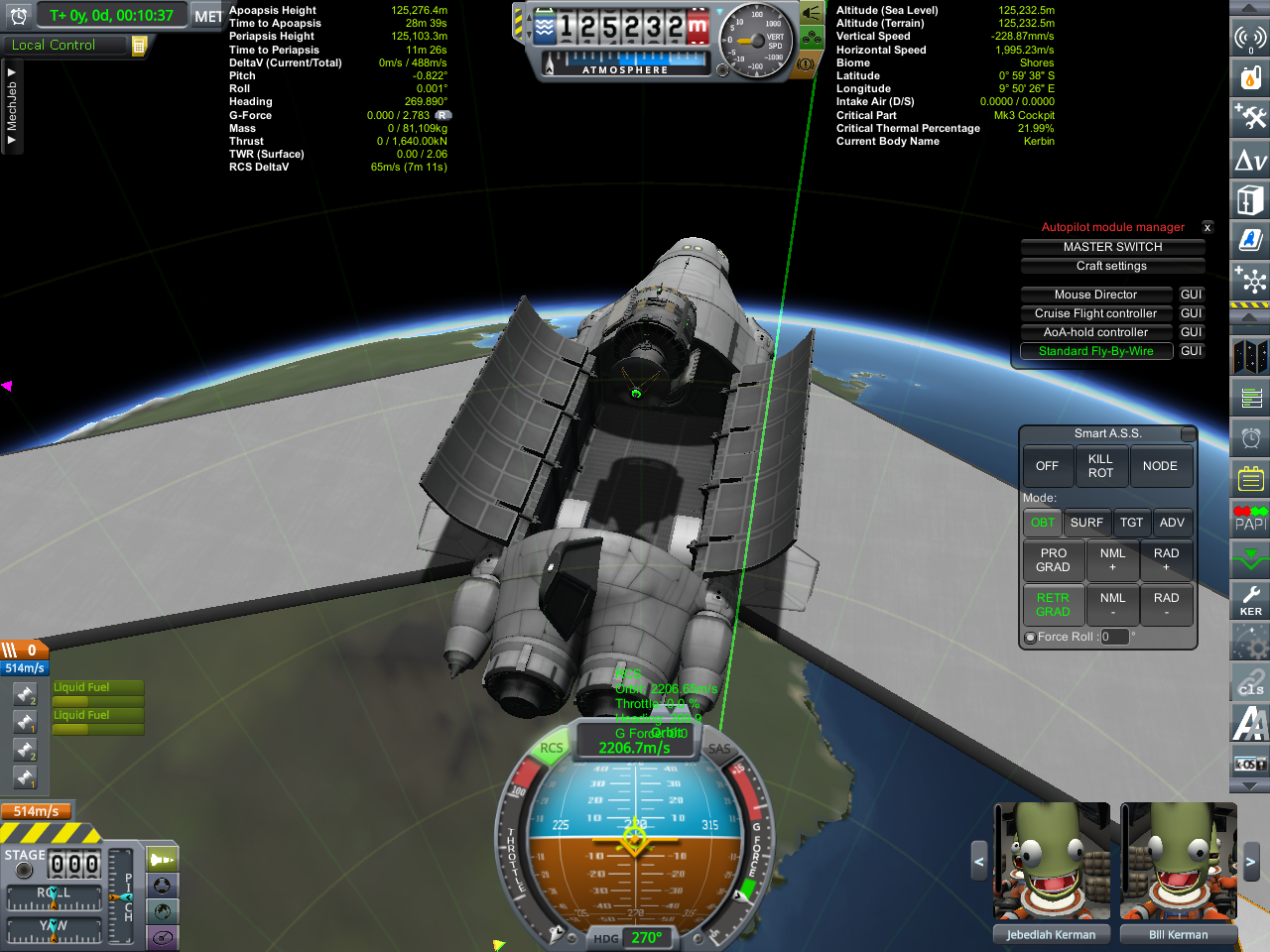Switch to SURF reference mode
Image resolution: width=1270 pixels, height=952 pixels.
[x=1086, y=523]
